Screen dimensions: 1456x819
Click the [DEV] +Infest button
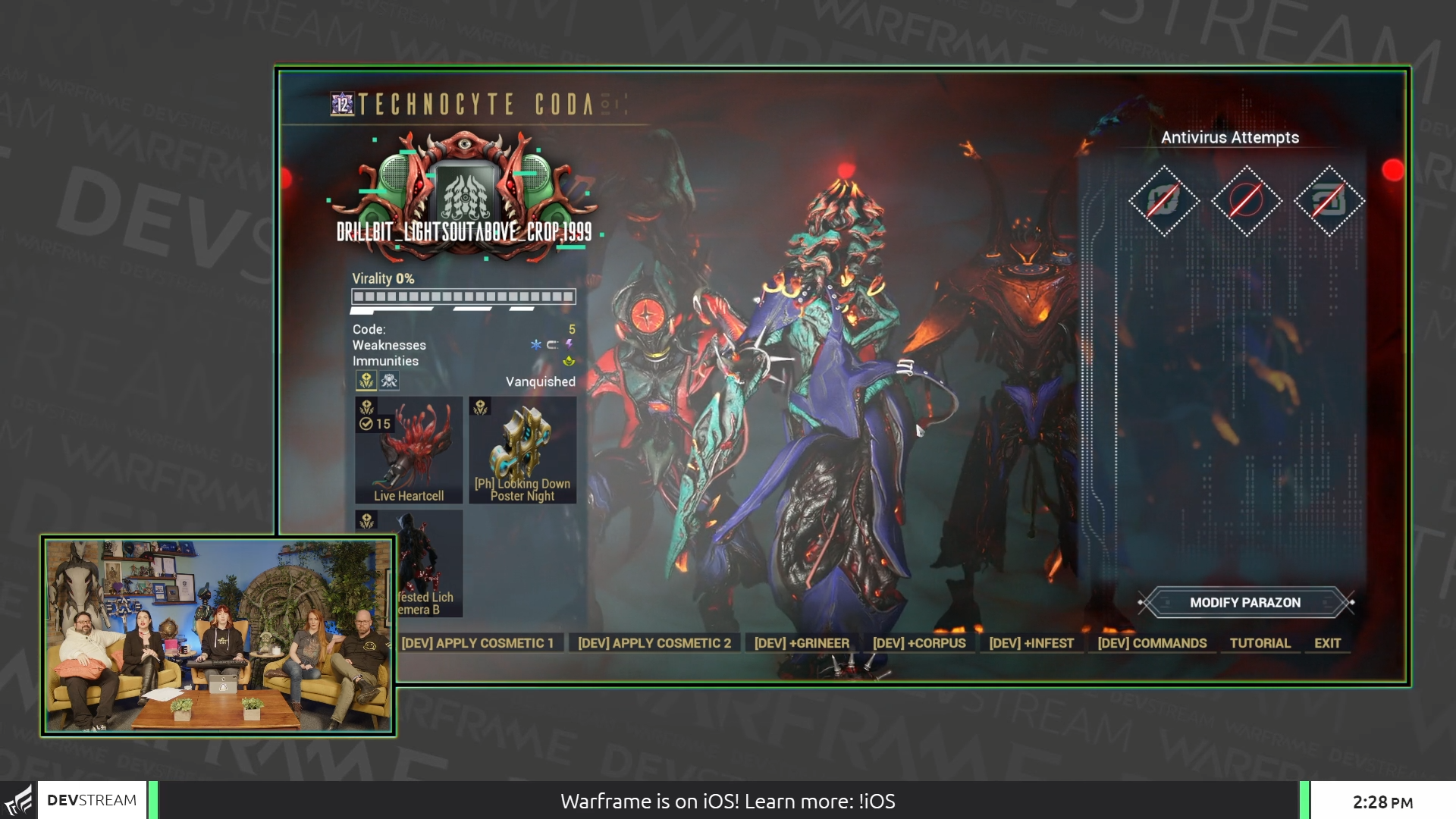tap(1032, 642)
